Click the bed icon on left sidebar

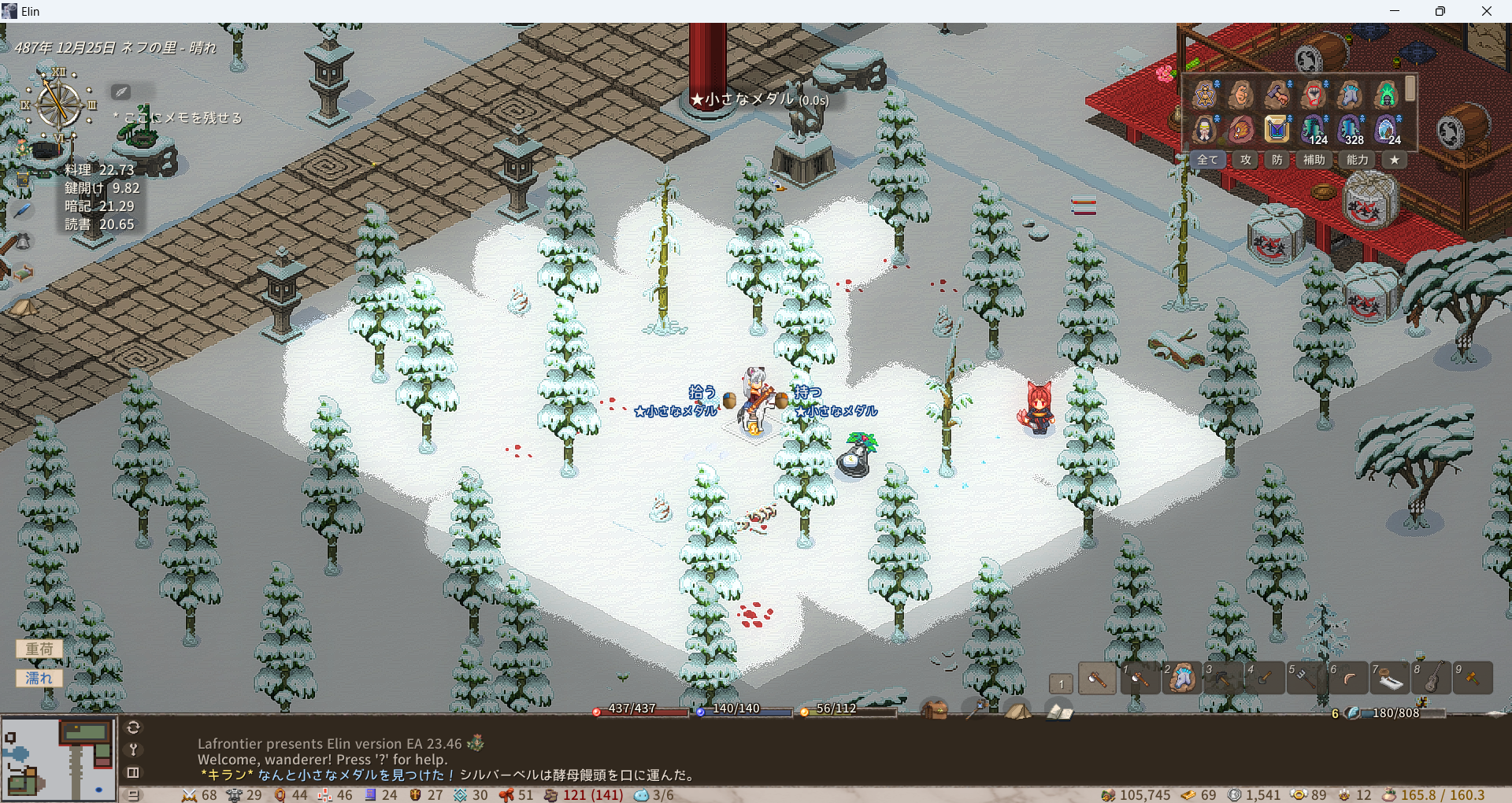pyautogui.click(x=22, y=272)
